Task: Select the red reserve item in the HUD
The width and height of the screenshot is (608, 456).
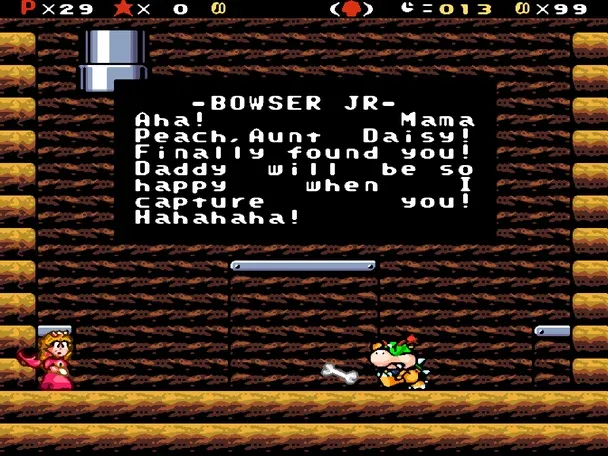Action: pos(351,9)
